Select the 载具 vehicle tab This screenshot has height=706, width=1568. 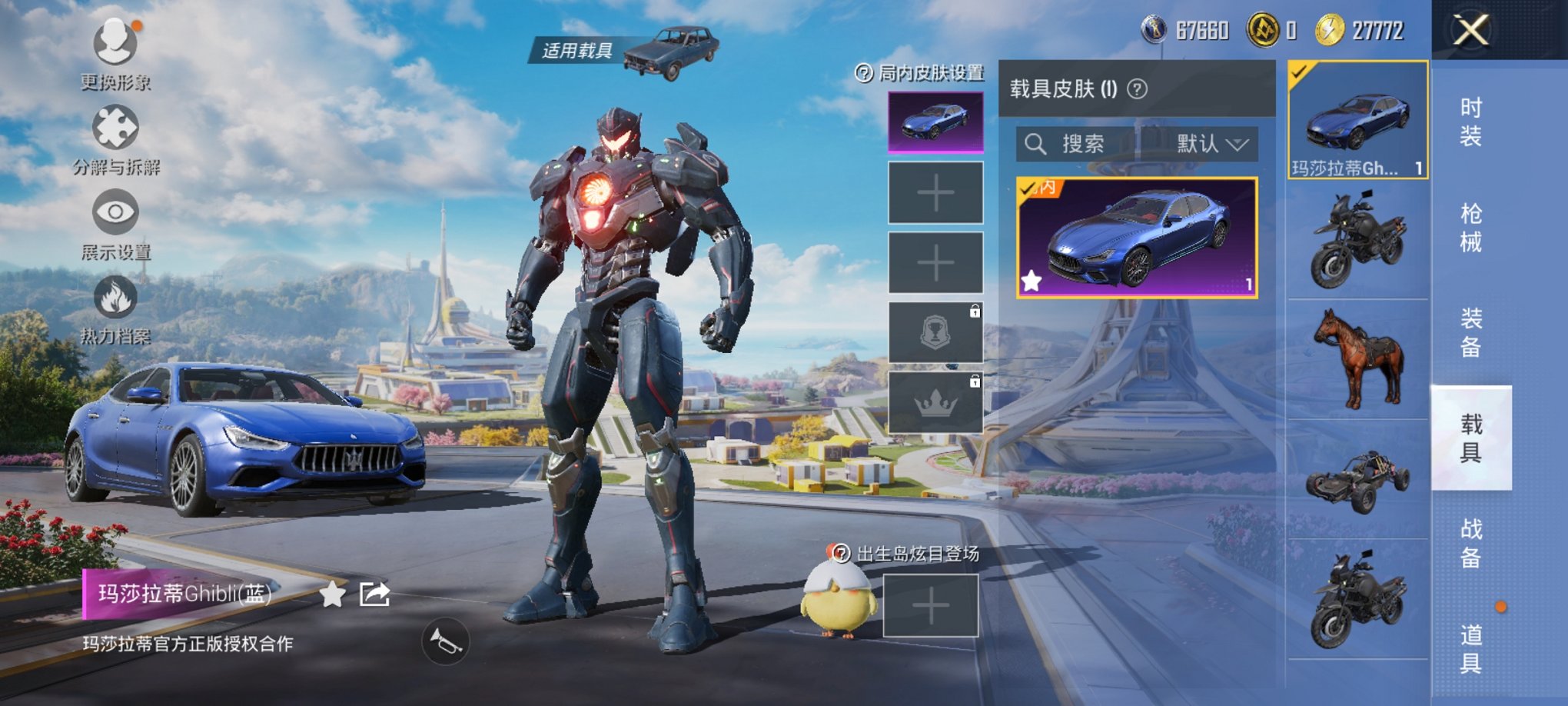pos(1470,438)
